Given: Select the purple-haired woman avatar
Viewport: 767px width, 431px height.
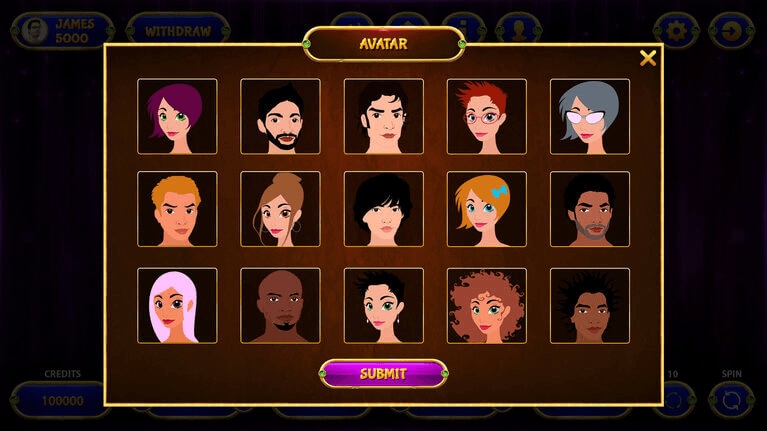Looking at the screenshot, I should [x=177, y=117].
